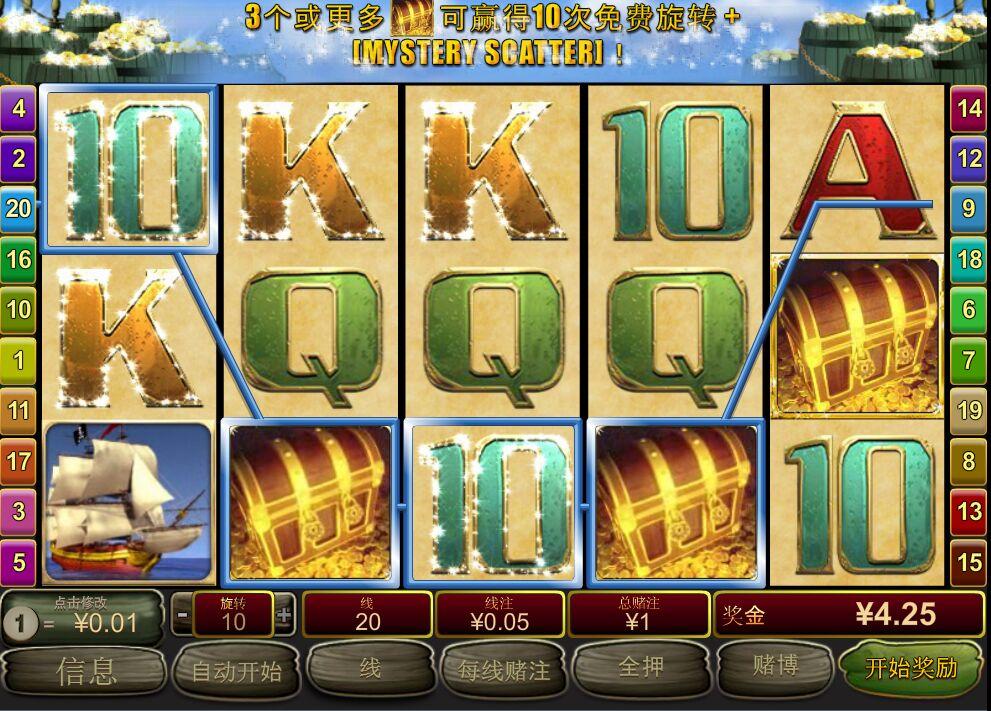Select payline number 18 marker

point(969,259)
